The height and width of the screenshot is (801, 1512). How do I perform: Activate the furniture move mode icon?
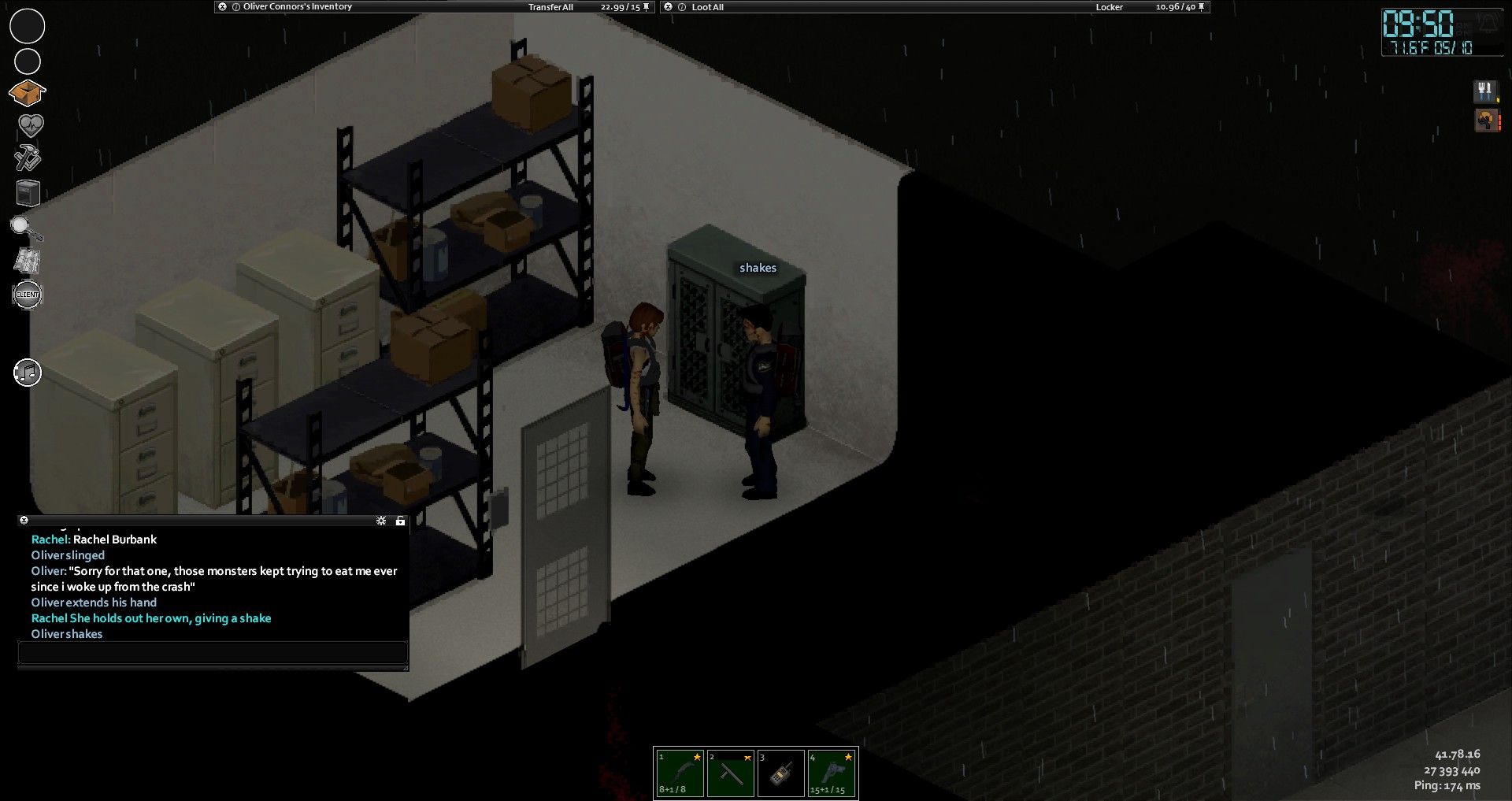pos(28,192)
